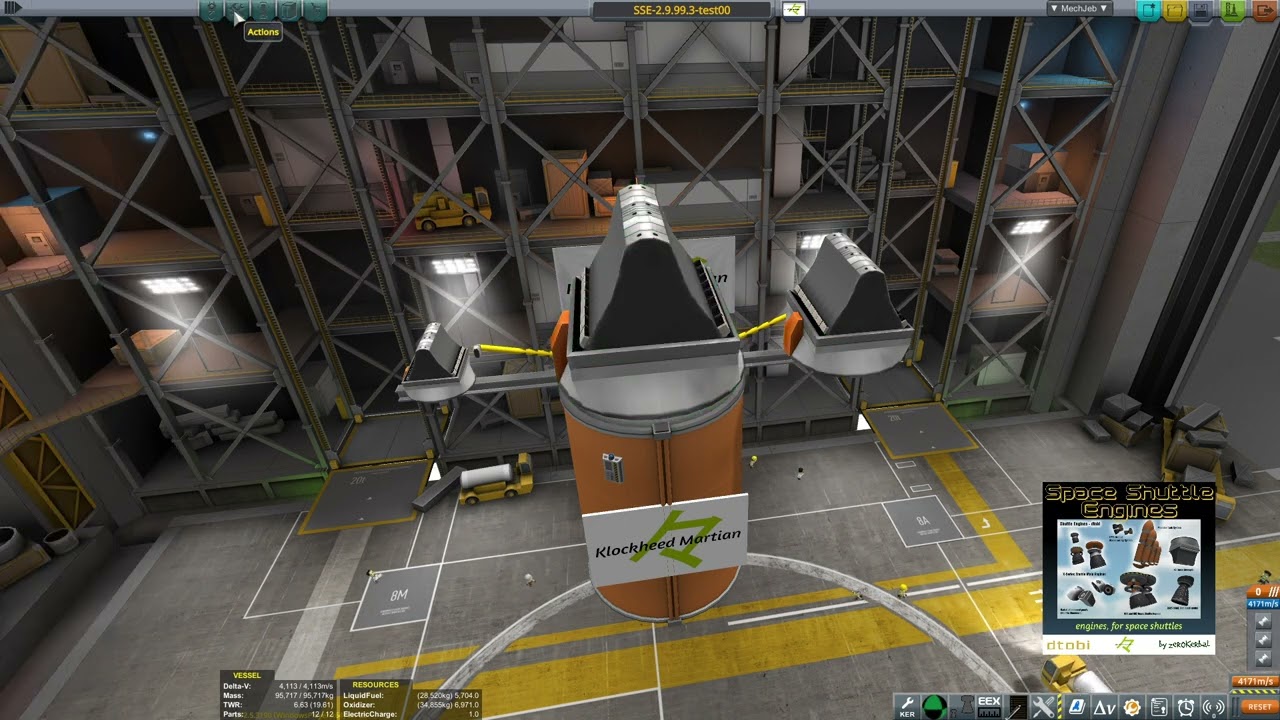1280x720 pixels.
Task: Open the alarm clock app
Action: click(1186, 707)
